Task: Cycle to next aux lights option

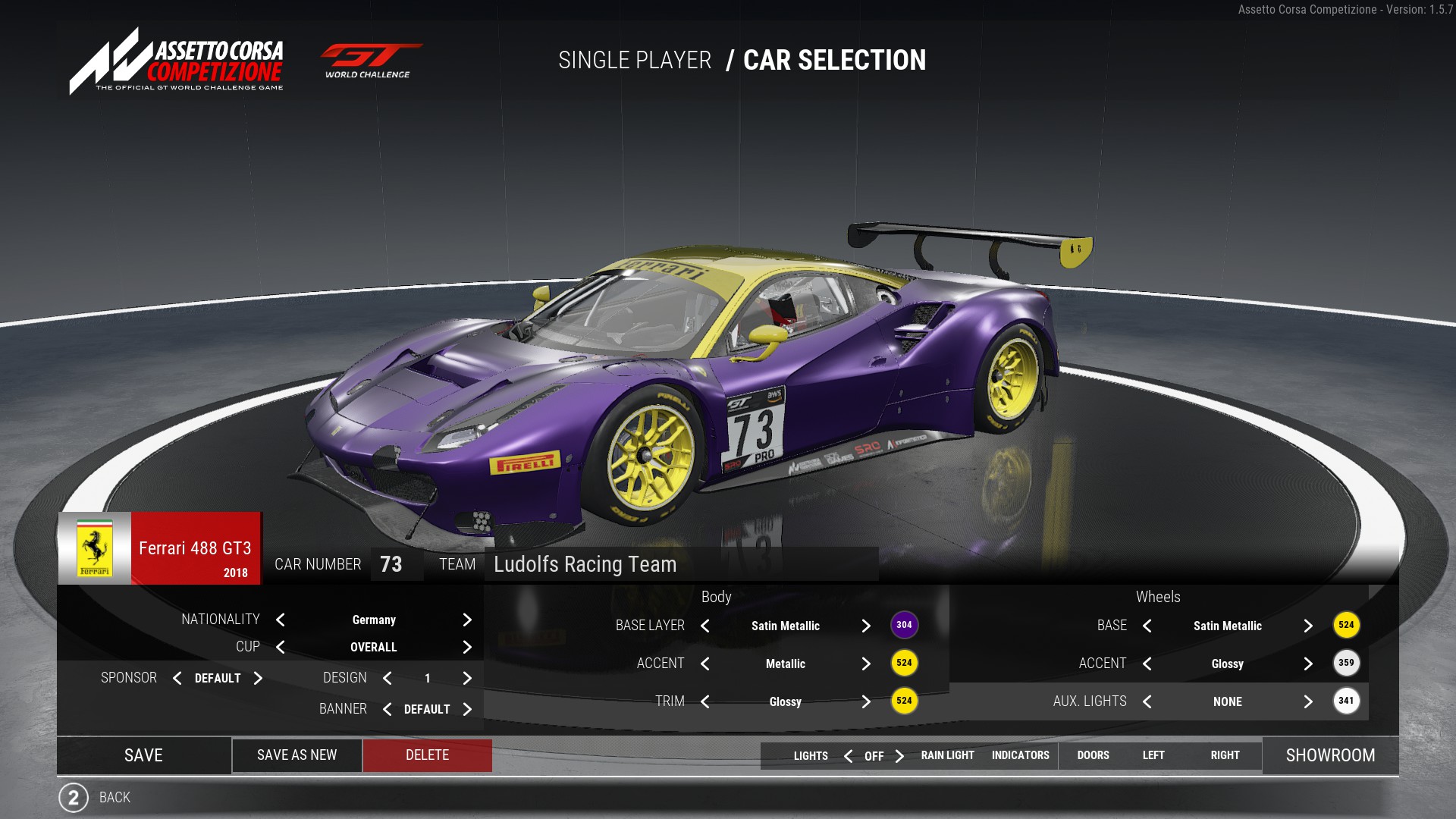Action: point(1308,702)
